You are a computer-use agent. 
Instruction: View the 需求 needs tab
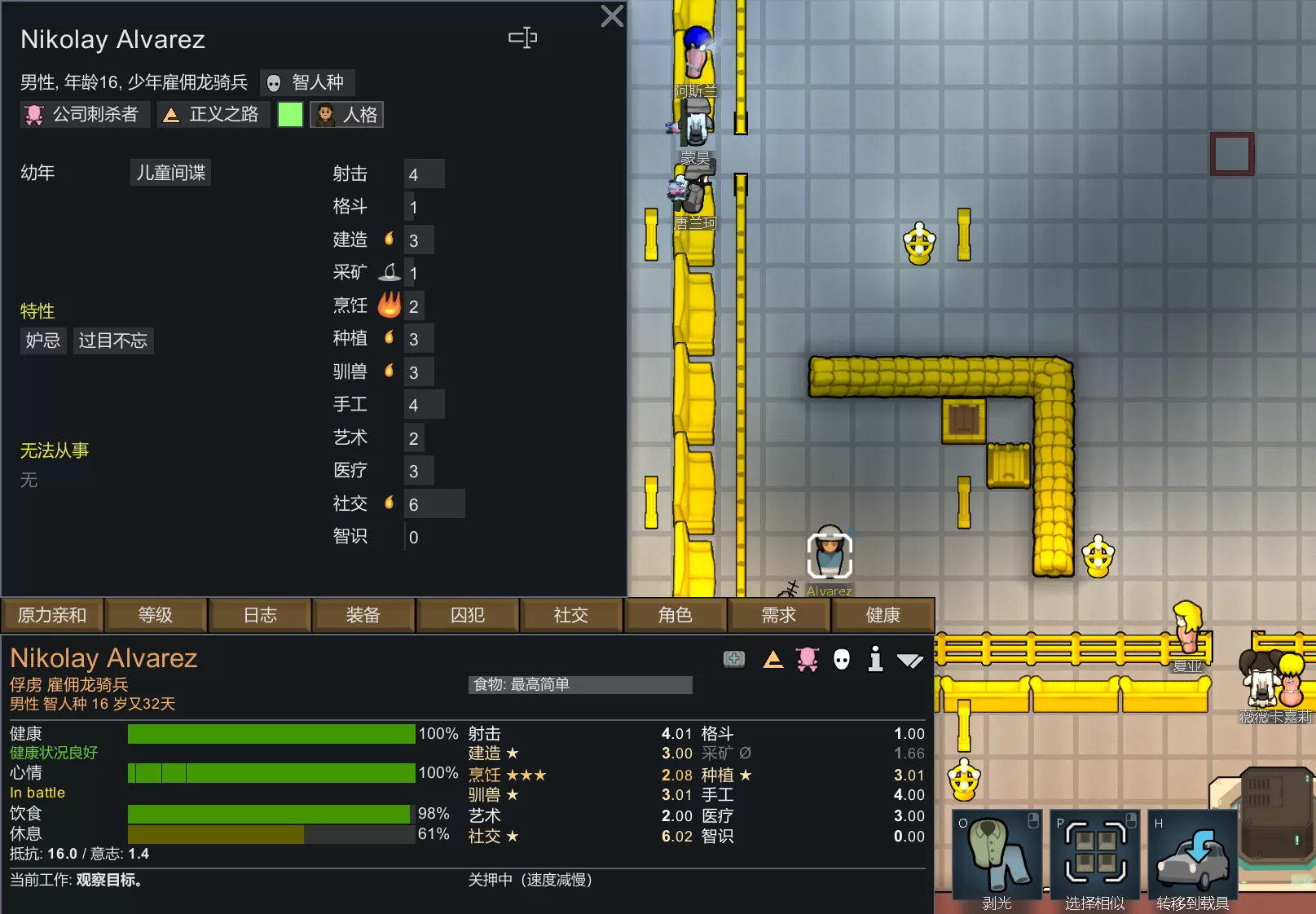(x=778, y=615)
